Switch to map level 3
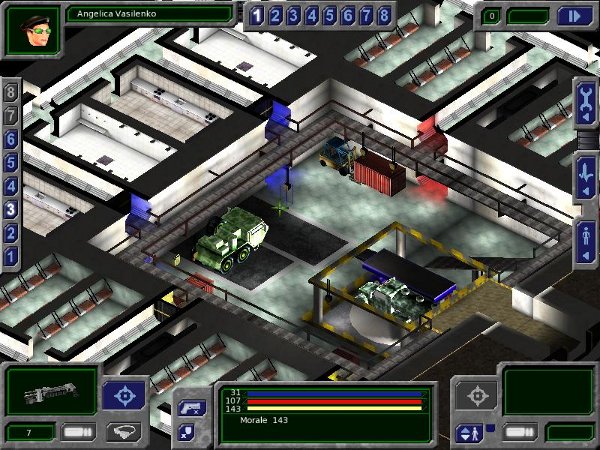600x450 pixels. (x=12, y=209)
